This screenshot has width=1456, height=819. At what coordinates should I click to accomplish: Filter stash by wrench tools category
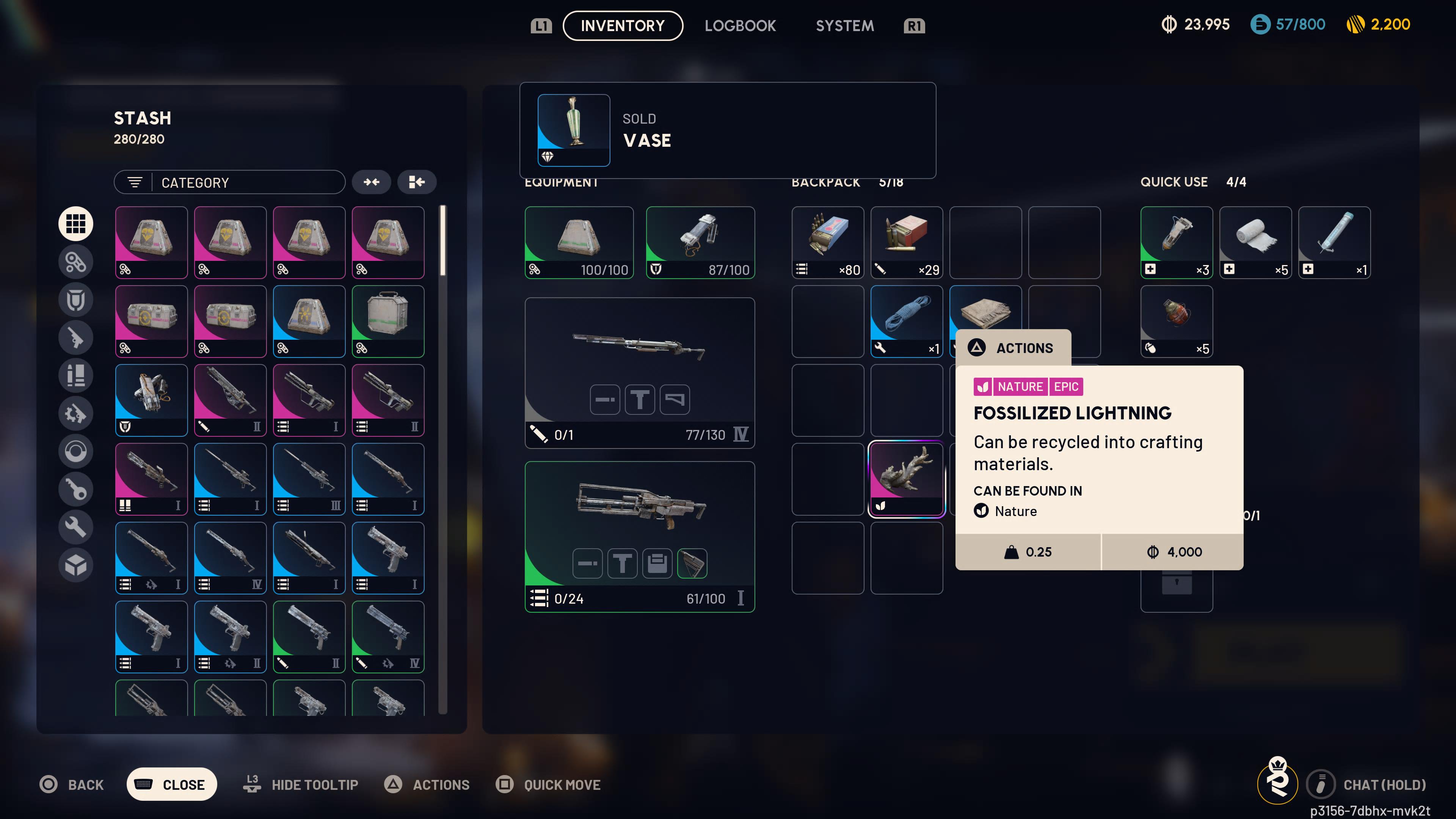pyautogui.click(x=76, y=527)
